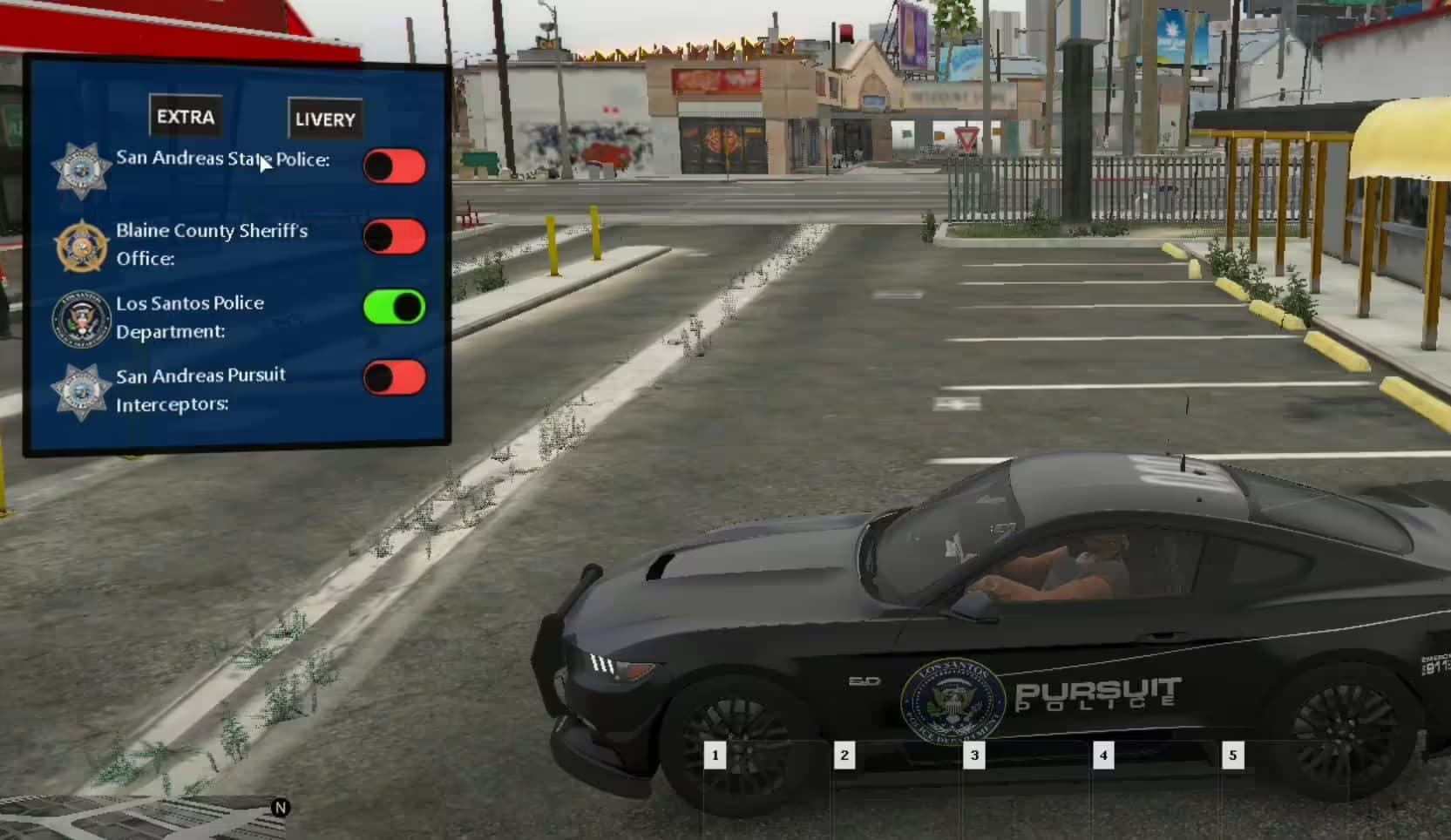This screenshot has height=840, width=1451.
Task: Click the PURSUIT POLICE lettering on the vehicle
Action: [x=1102, y=695]
